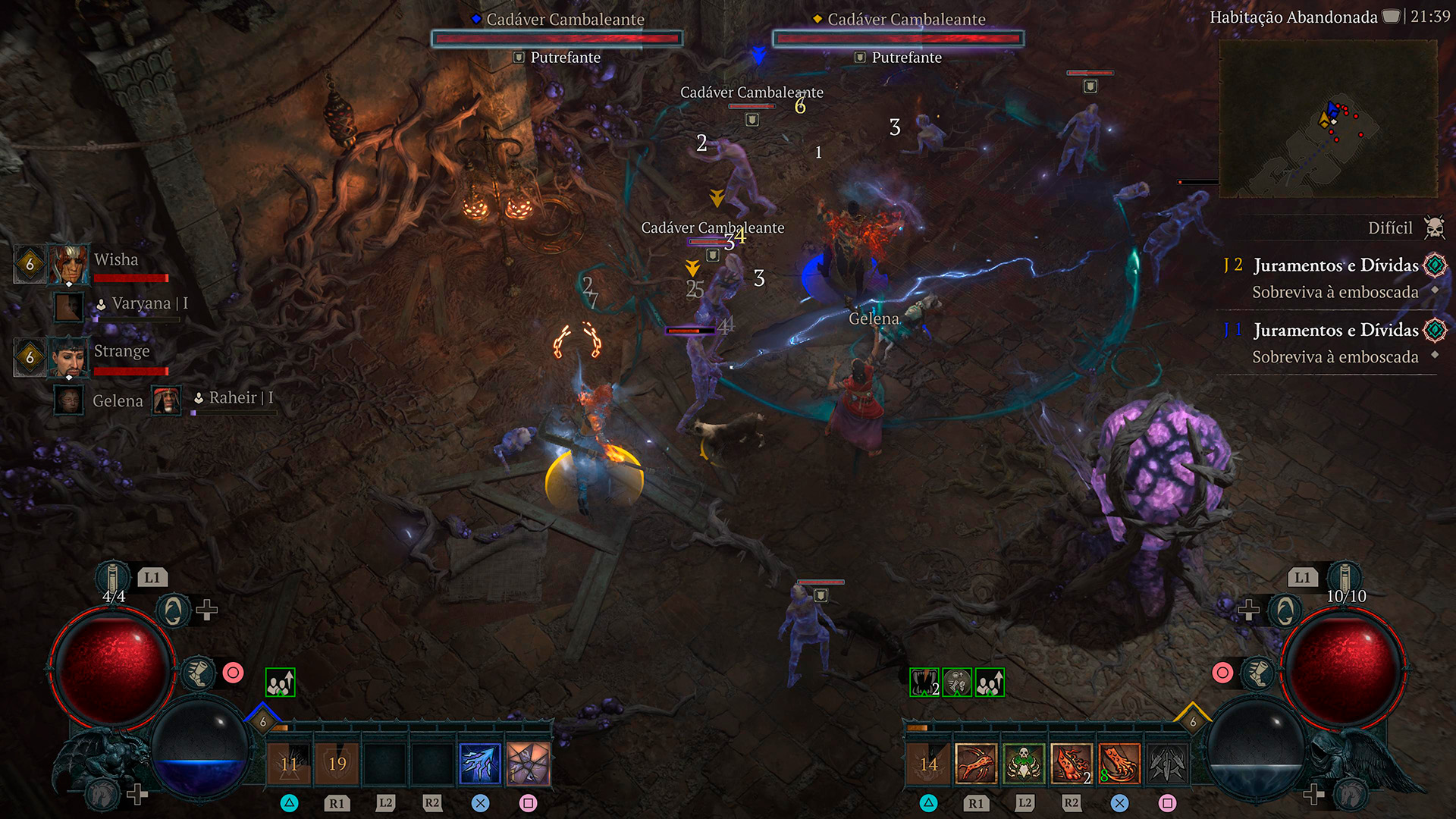1456x819 pixels.
Task: Select Strange's party portrait
Action: (68, 356)
